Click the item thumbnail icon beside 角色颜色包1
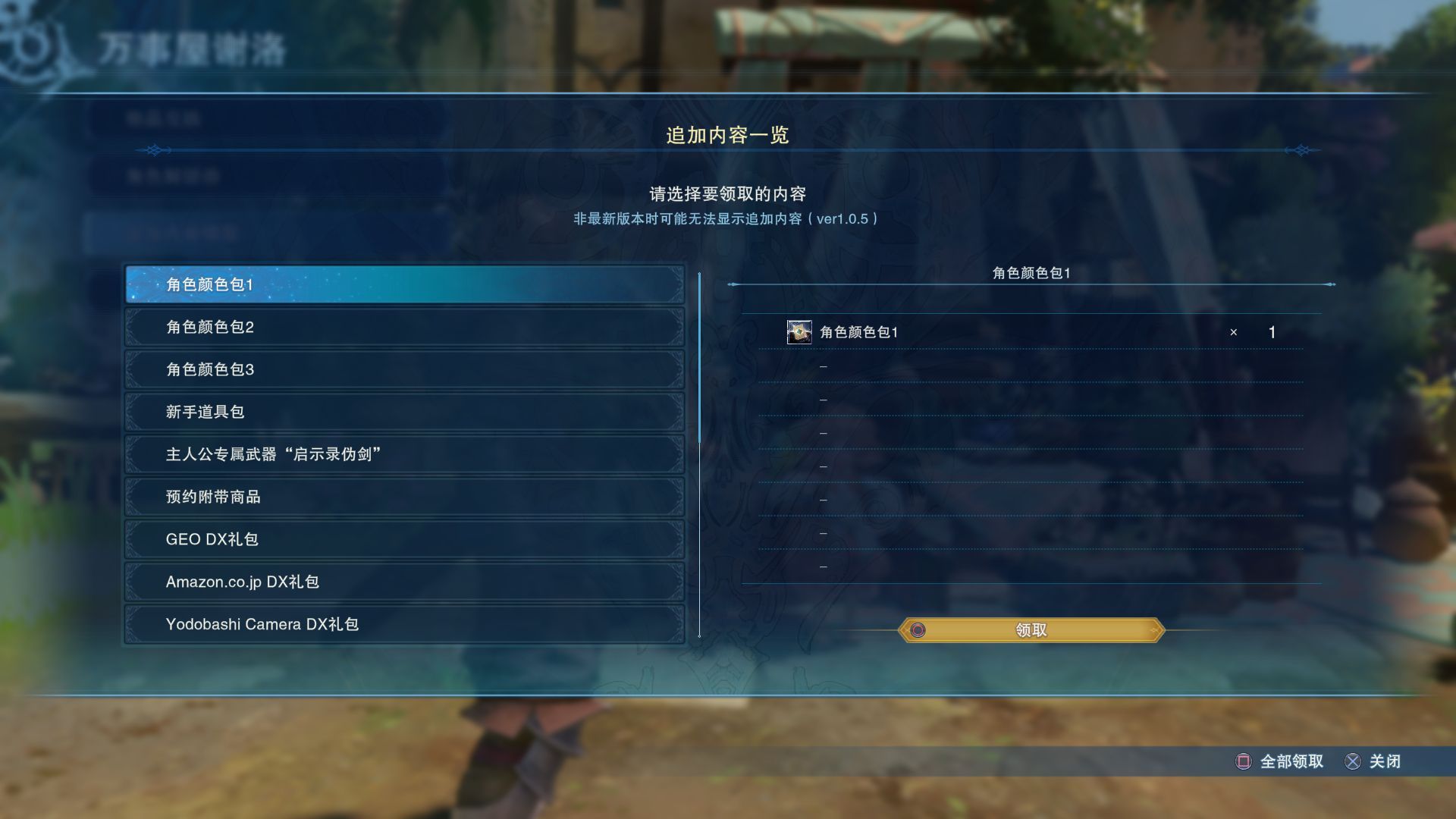The width and height of the screenshot is (1456, 819). [x=799, y=331]
